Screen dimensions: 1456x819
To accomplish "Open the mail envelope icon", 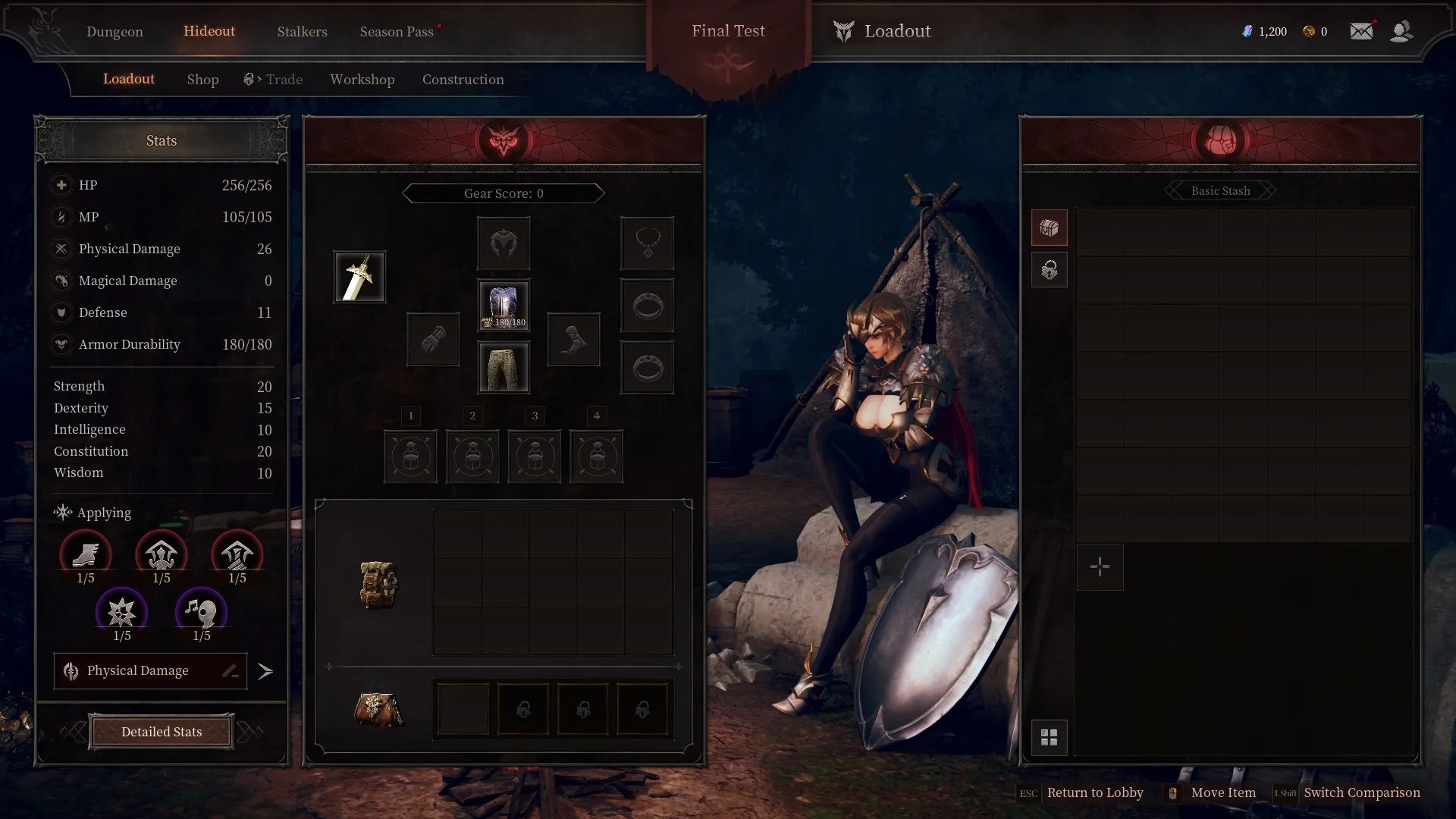I will pyautogui.click(x=1361, y=31).
